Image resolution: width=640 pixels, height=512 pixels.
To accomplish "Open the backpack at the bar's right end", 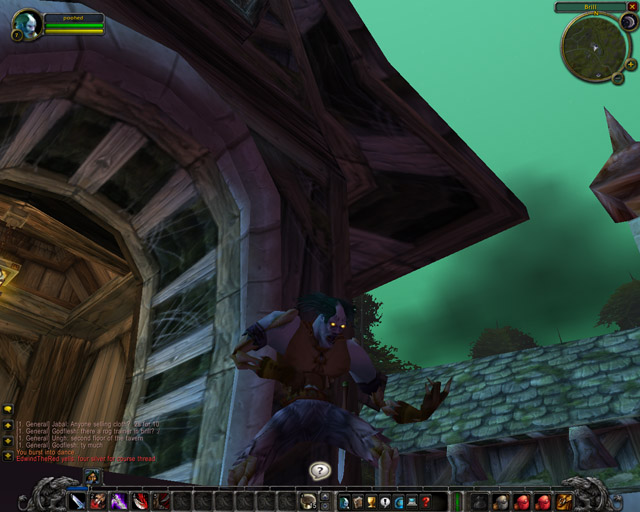I will (565, 501).
